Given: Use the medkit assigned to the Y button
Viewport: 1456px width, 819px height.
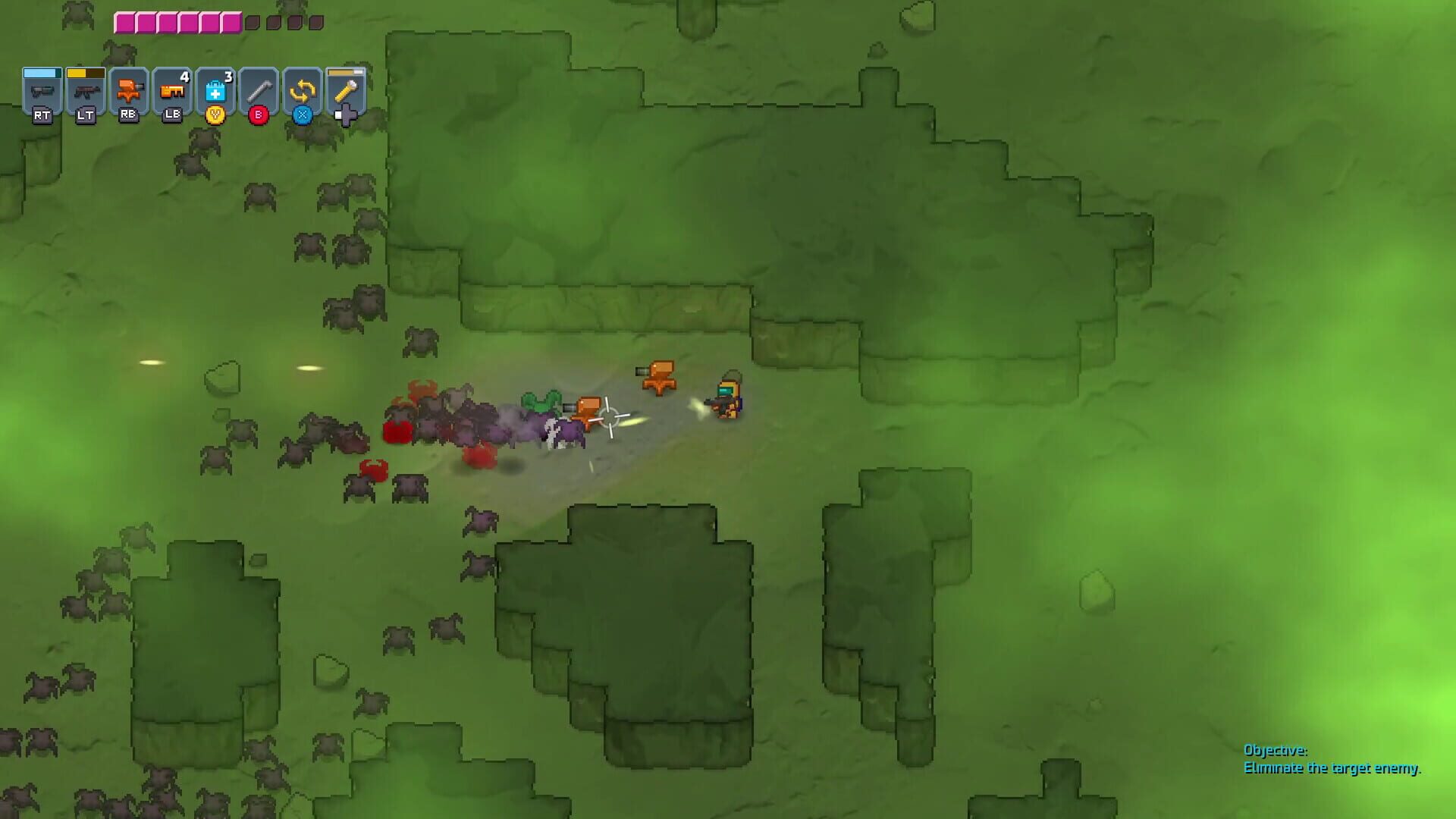Looking at the screenshot, I should 215,89.
